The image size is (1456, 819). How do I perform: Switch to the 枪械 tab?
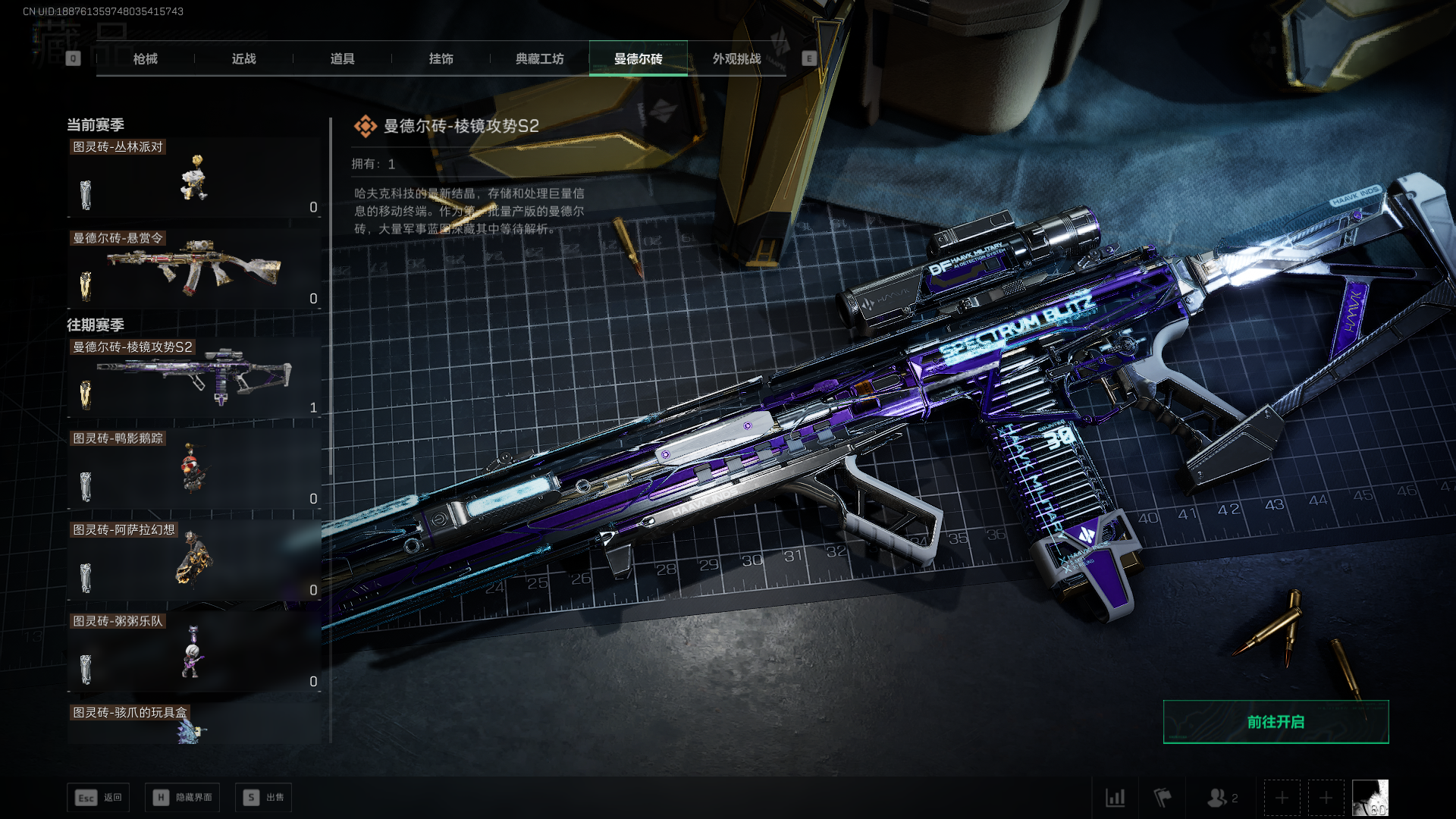coord(145,59)
